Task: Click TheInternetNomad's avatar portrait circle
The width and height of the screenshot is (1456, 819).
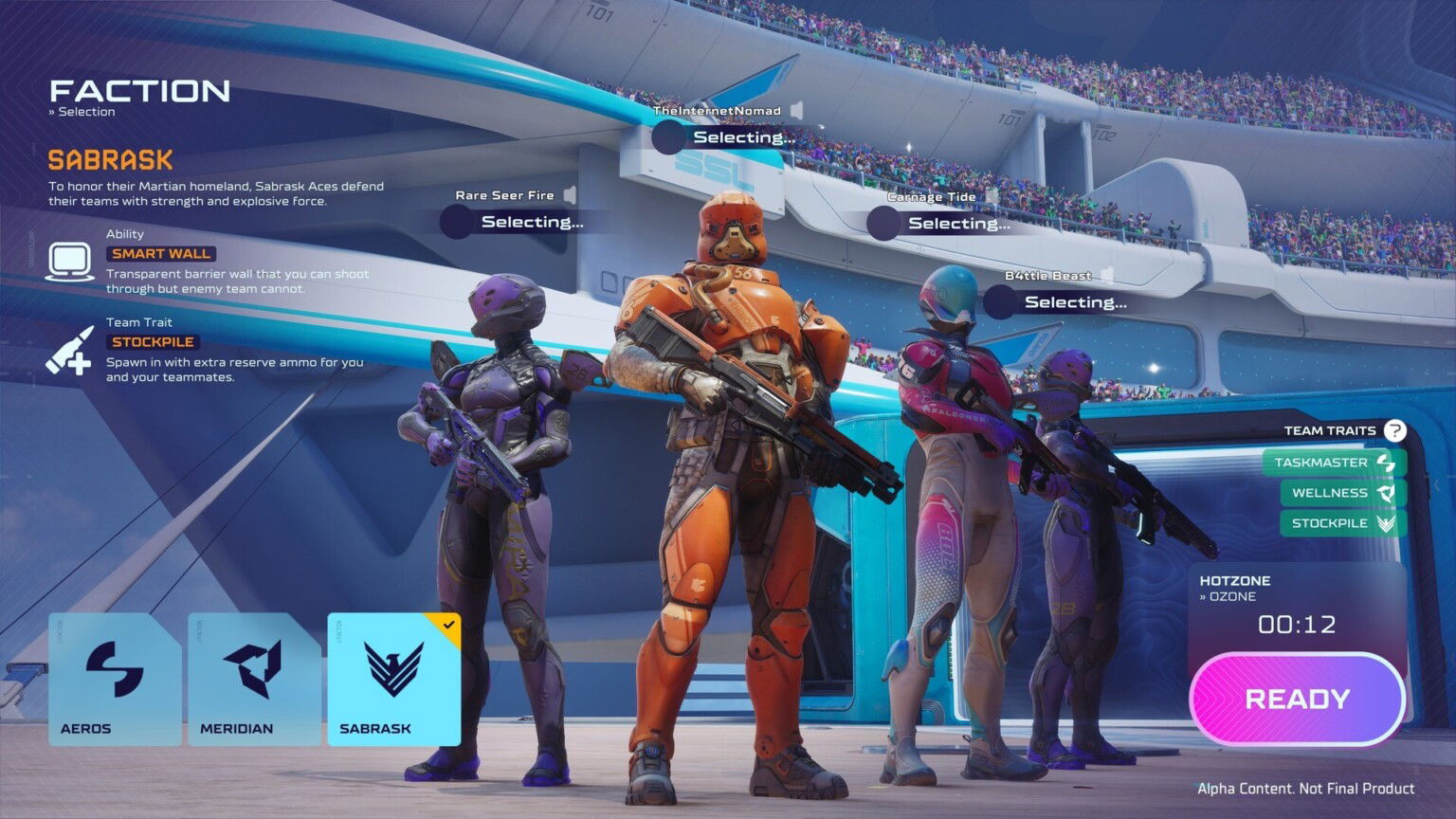Action: tap(666, 137)
